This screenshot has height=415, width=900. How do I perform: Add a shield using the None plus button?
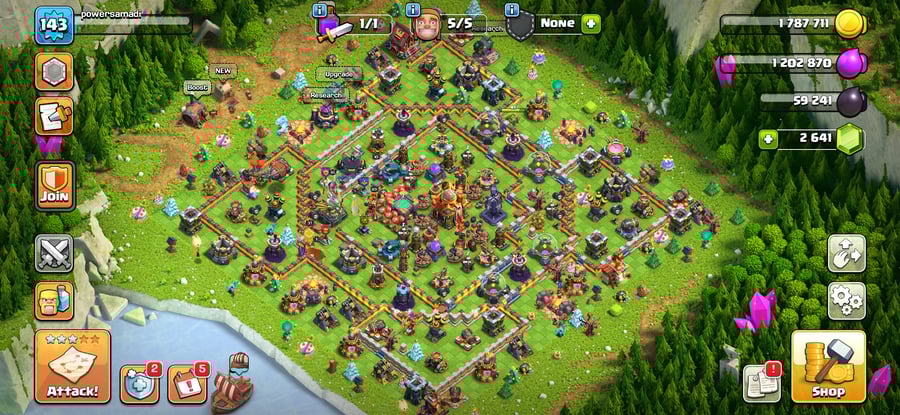(590, 23)
